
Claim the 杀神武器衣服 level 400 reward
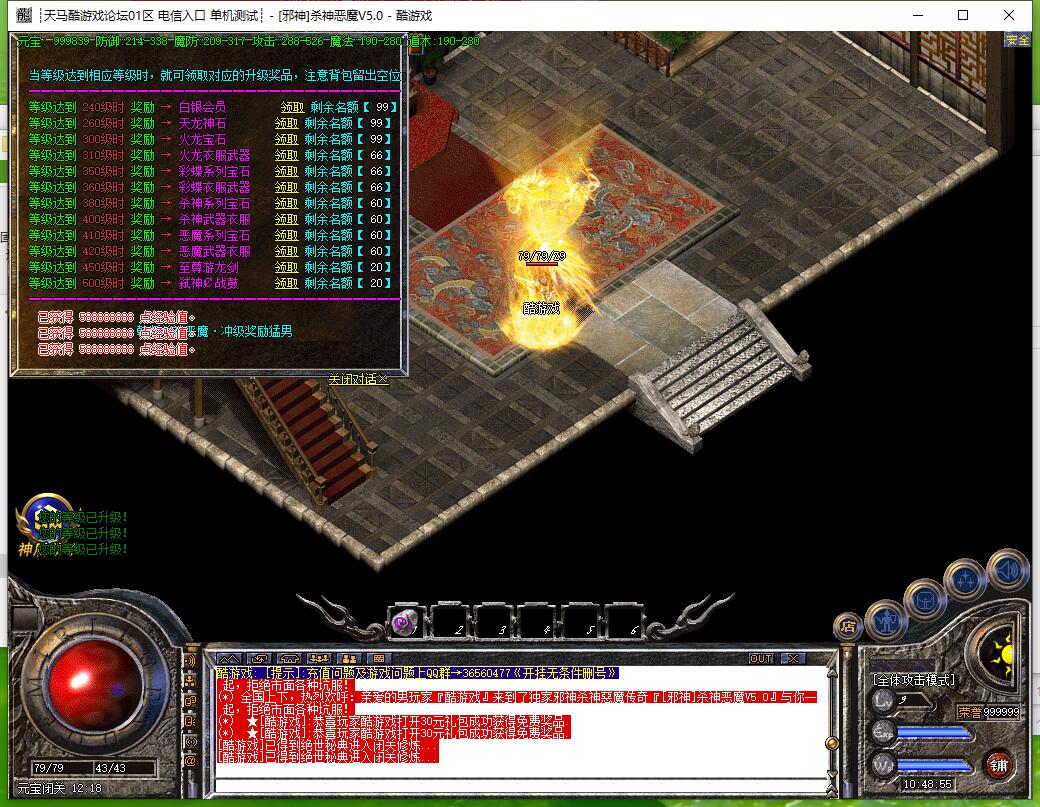(287, 219)
